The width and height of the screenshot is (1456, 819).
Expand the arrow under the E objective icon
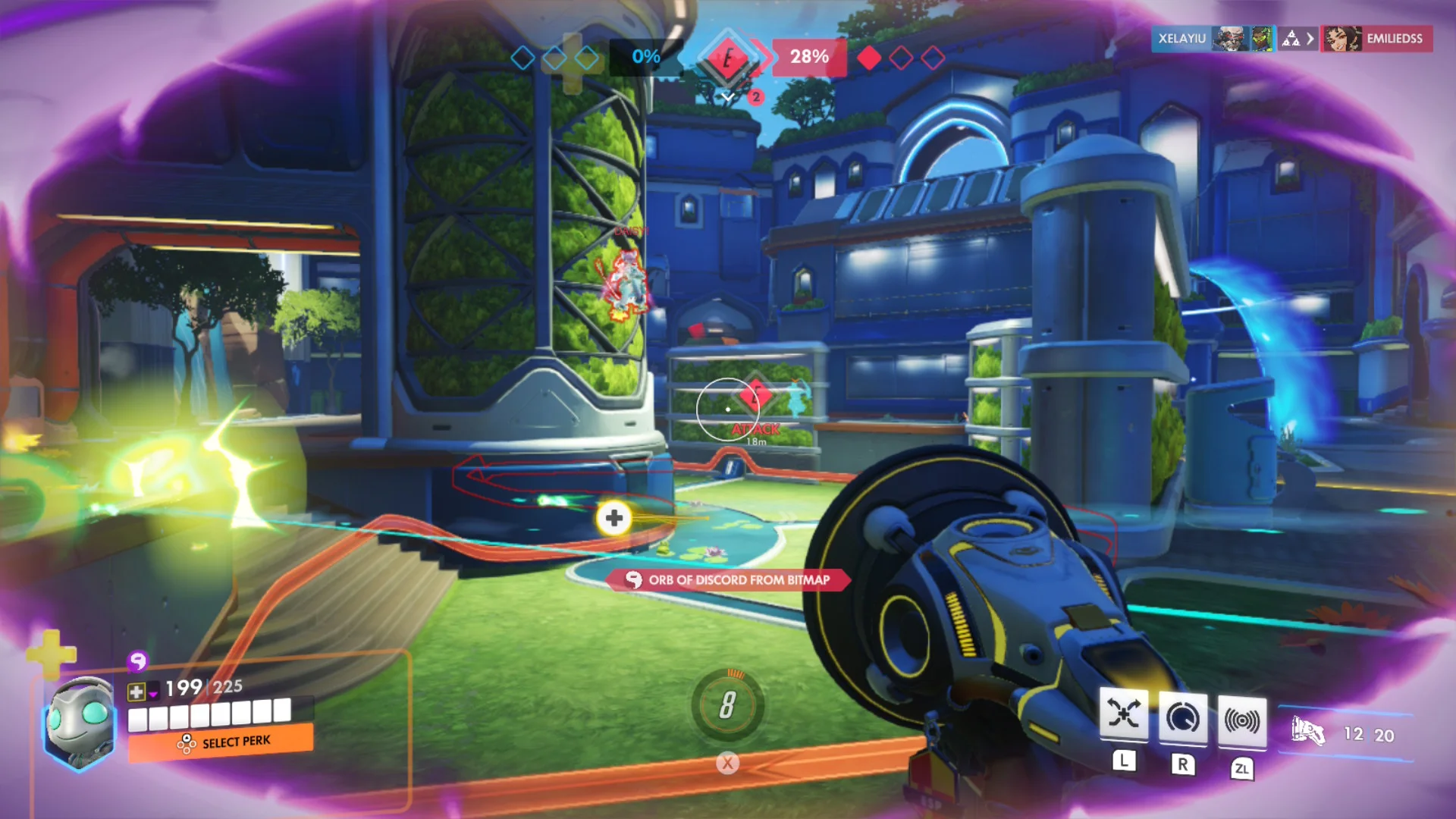(729, 97)
